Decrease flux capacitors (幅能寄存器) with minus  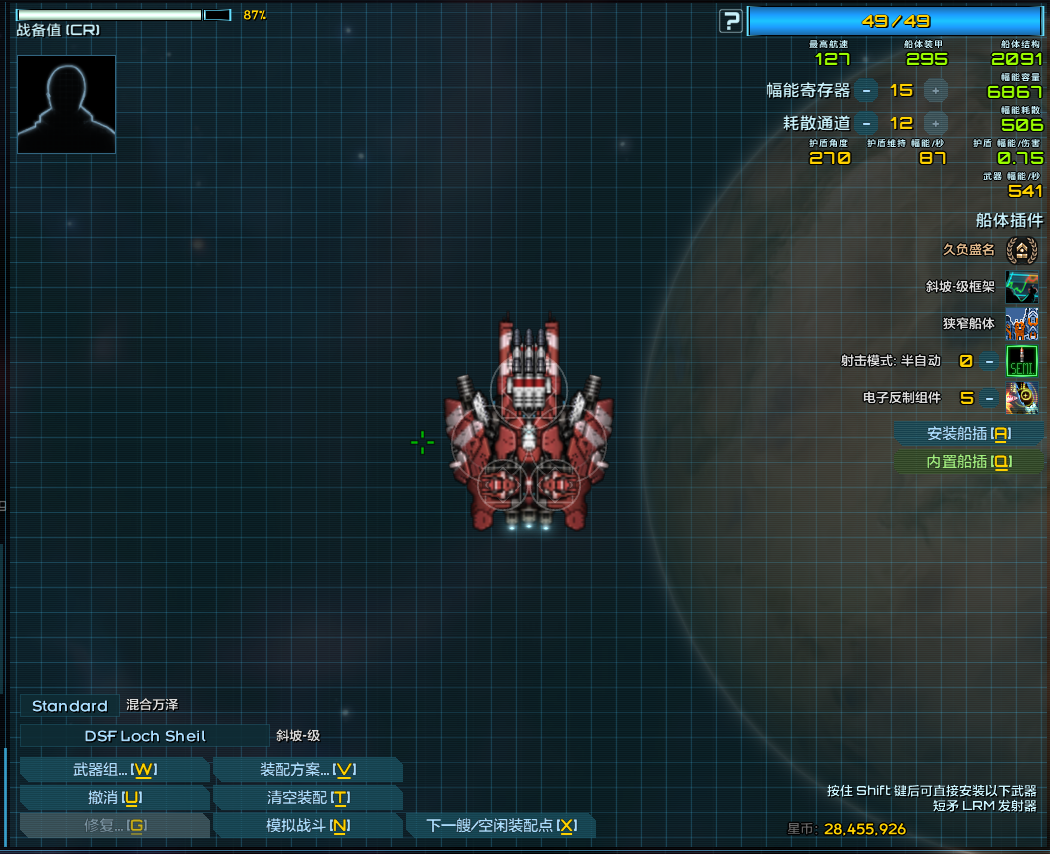[867, 90]
